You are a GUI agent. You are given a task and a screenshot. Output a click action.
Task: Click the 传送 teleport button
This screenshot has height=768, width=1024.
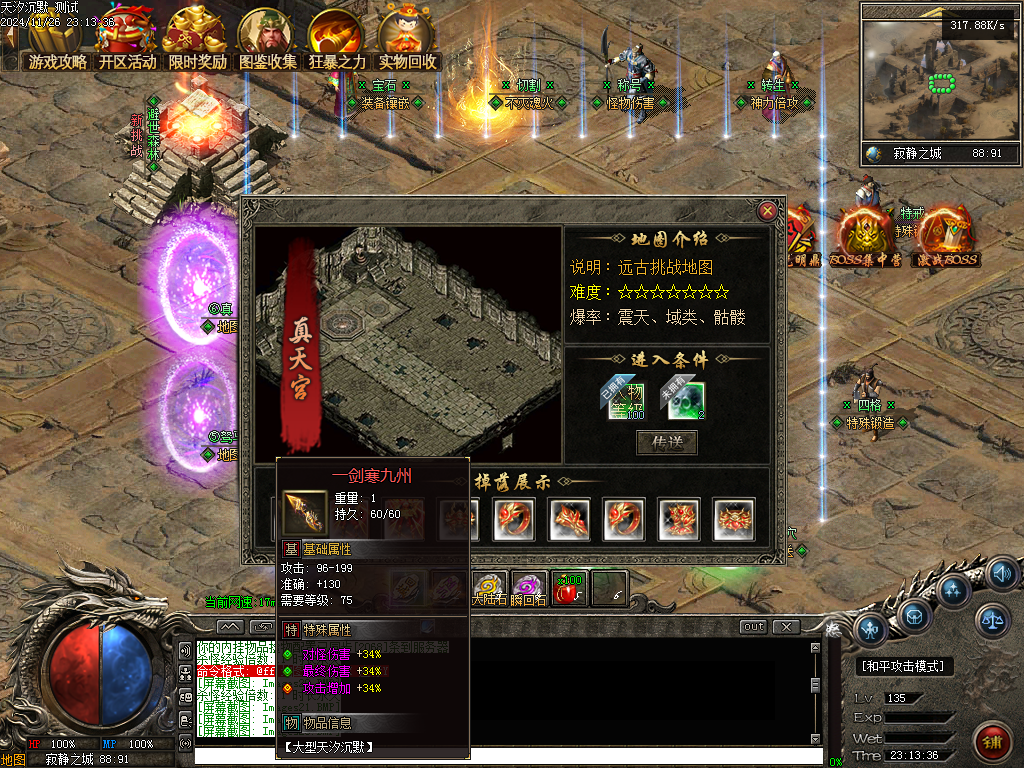click(x=667, y=441)
